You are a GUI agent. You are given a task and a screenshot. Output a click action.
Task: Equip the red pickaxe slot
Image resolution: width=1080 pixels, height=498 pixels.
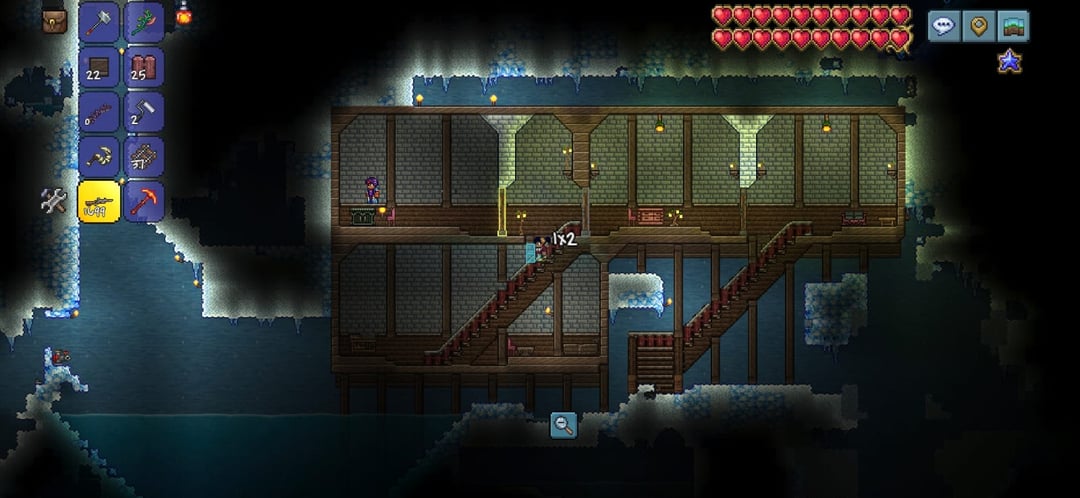pos(144,202)
